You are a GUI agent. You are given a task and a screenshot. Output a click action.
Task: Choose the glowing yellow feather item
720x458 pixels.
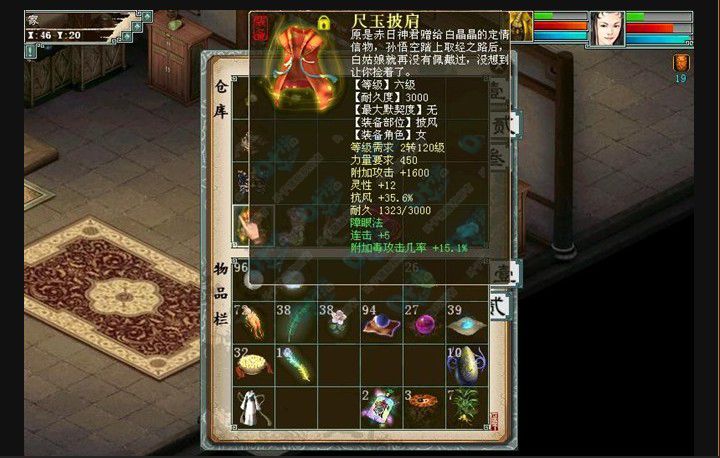295,366
